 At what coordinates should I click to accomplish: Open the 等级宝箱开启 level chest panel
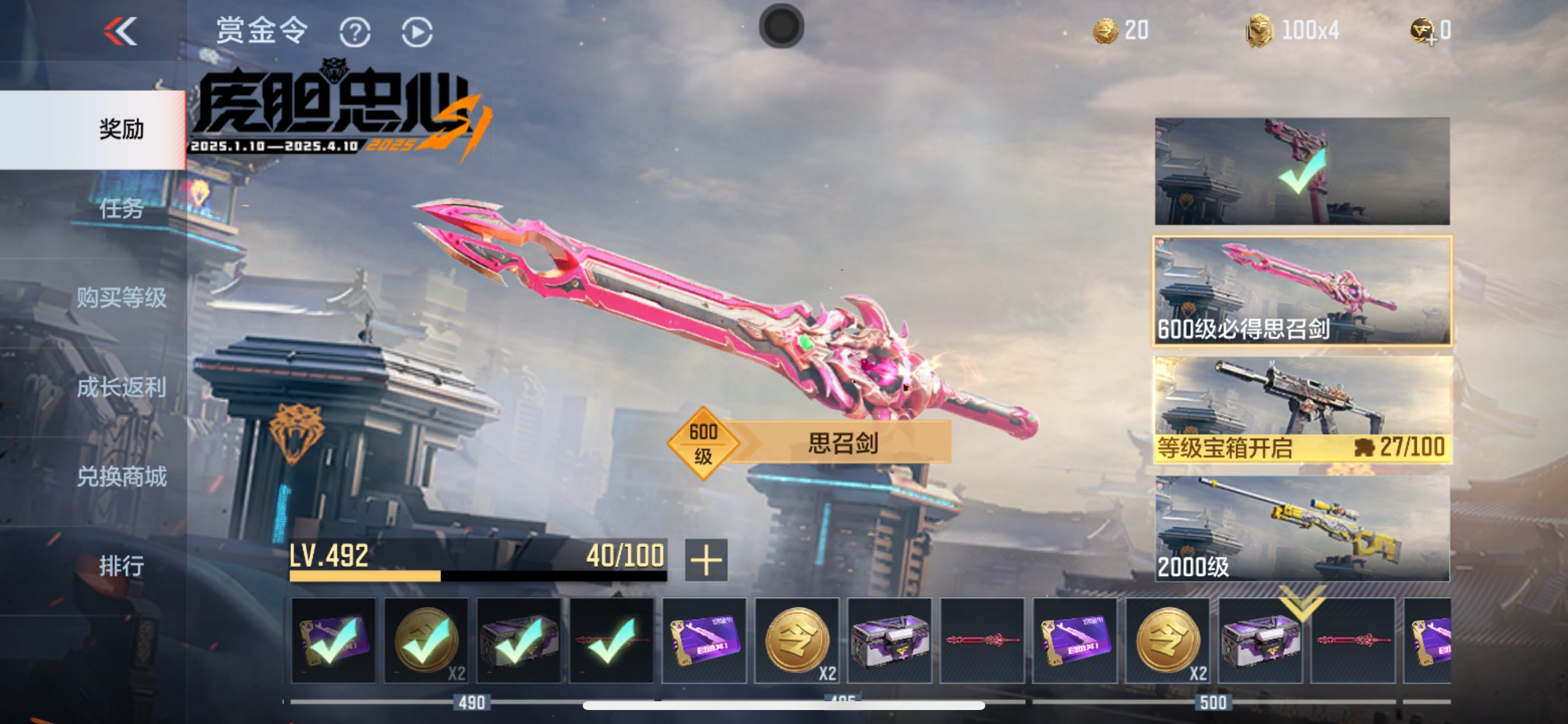coord(1302,410)
